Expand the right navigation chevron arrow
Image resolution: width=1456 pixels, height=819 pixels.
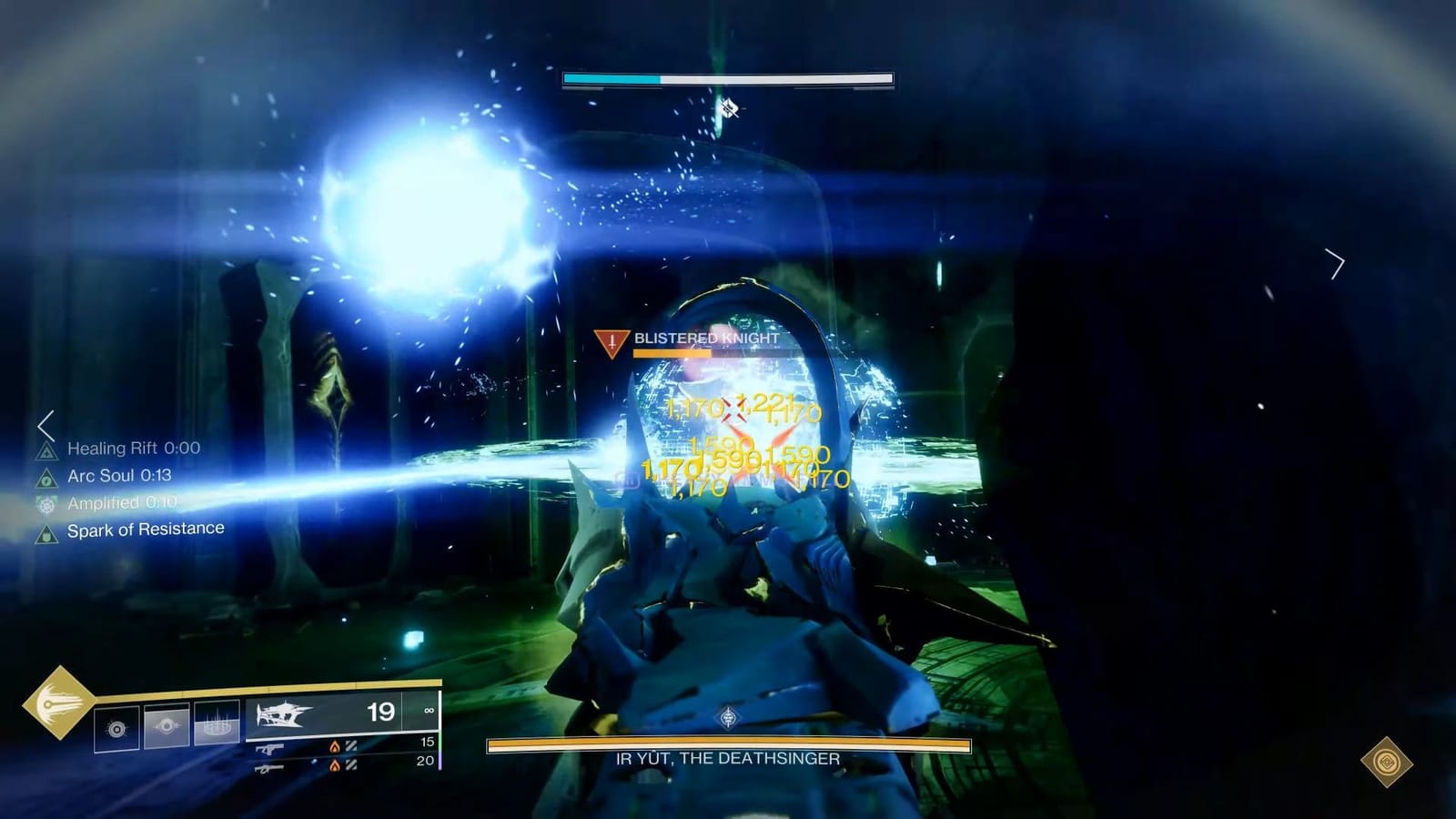point(1334,264)
